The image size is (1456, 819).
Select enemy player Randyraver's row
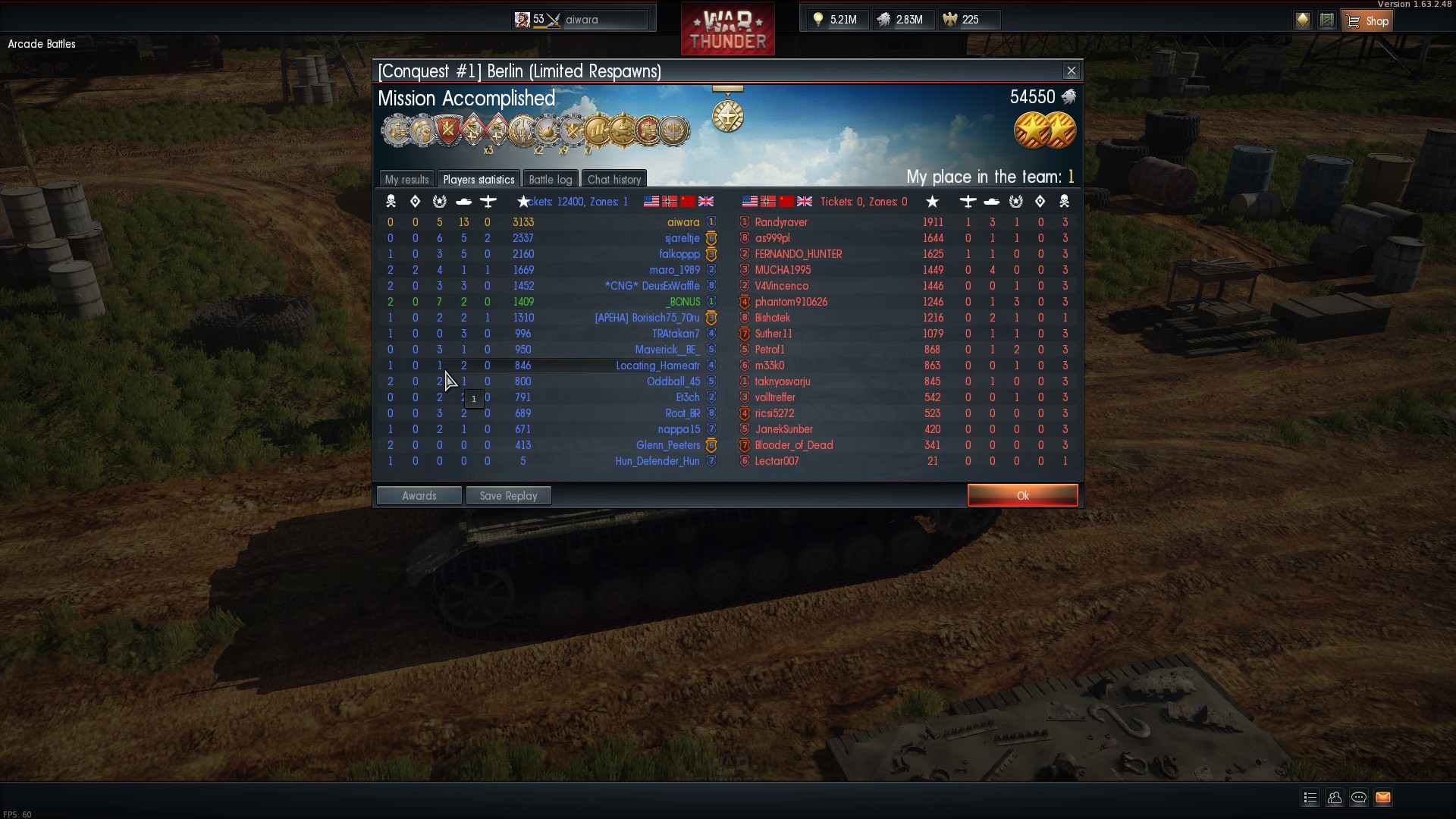[x=781, y=222]
